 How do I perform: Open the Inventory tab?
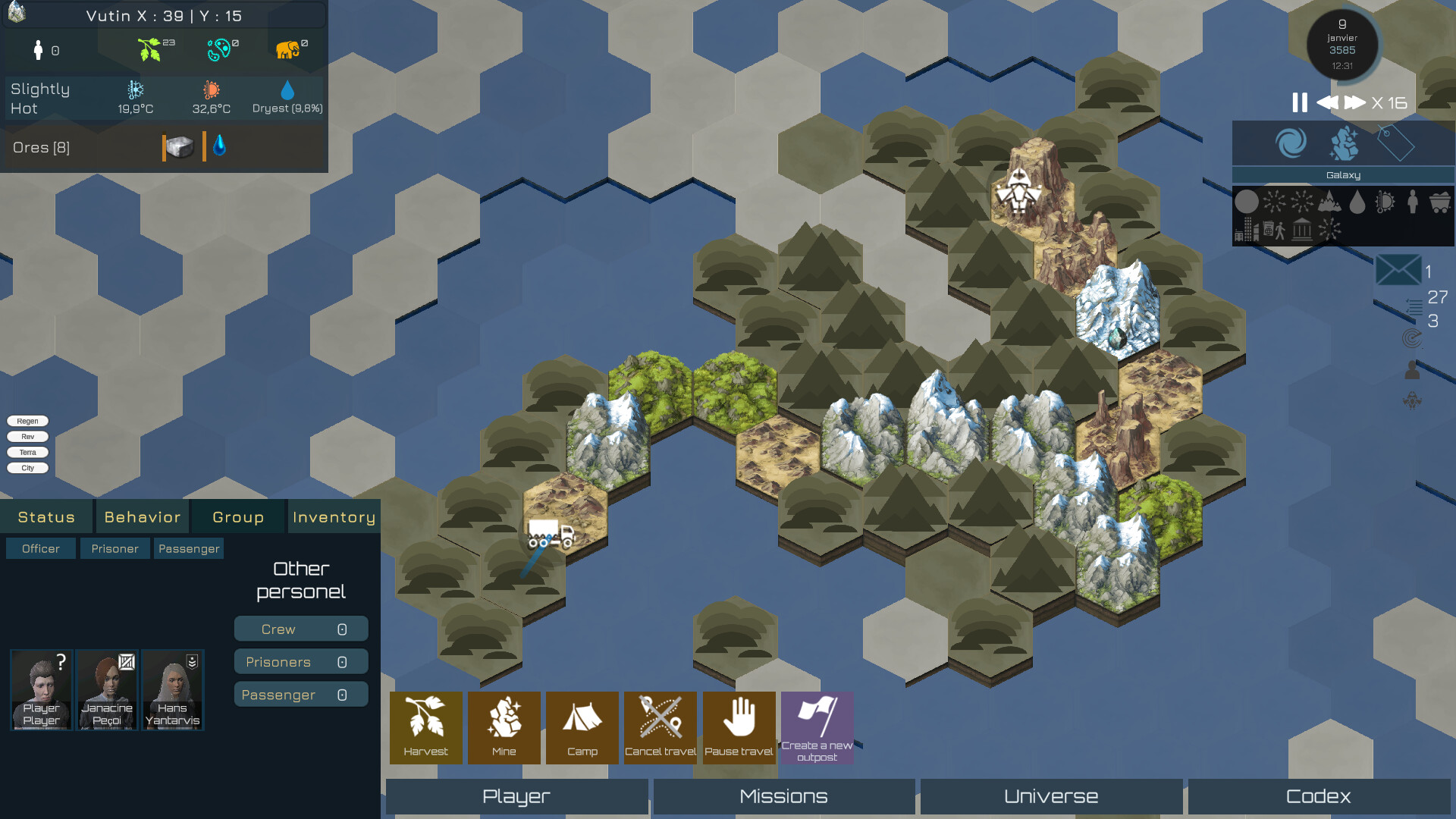coord(334,516)
